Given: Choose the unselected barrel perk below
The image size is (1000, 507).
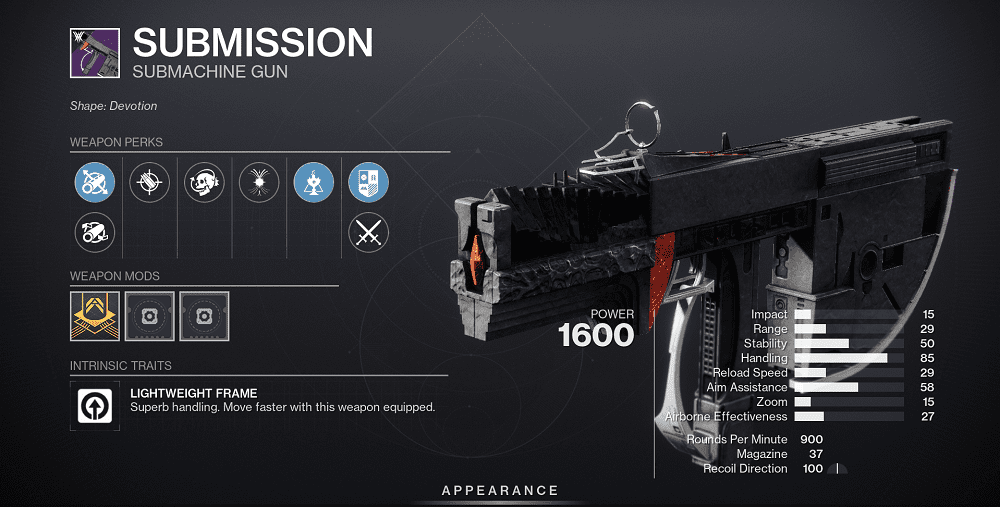Looking at the screenshot, I should (95, 234).
